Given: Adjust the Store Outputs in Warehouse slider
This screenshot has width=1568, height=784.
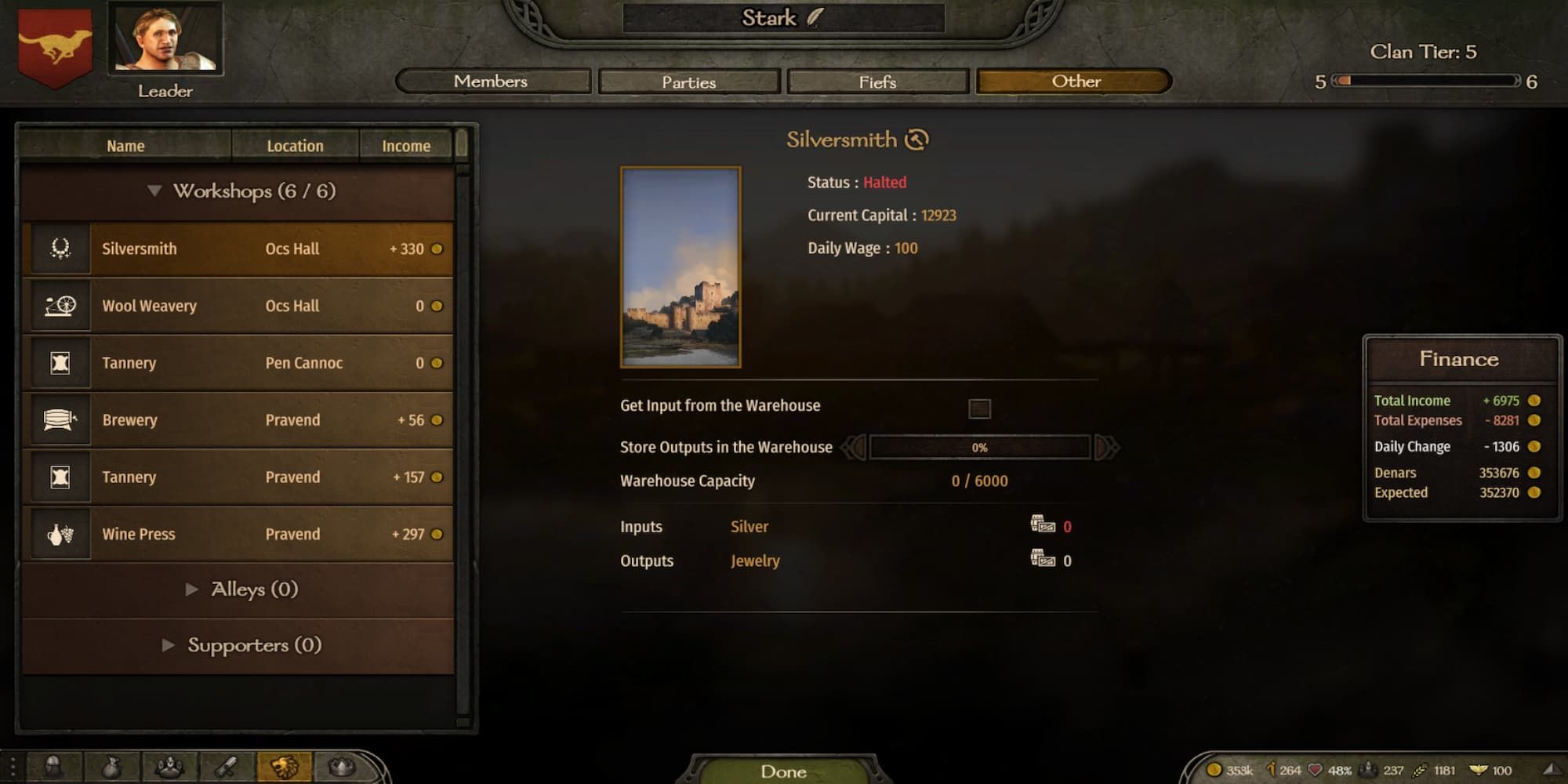Looking at the screenshot, I should click(981, 446).
